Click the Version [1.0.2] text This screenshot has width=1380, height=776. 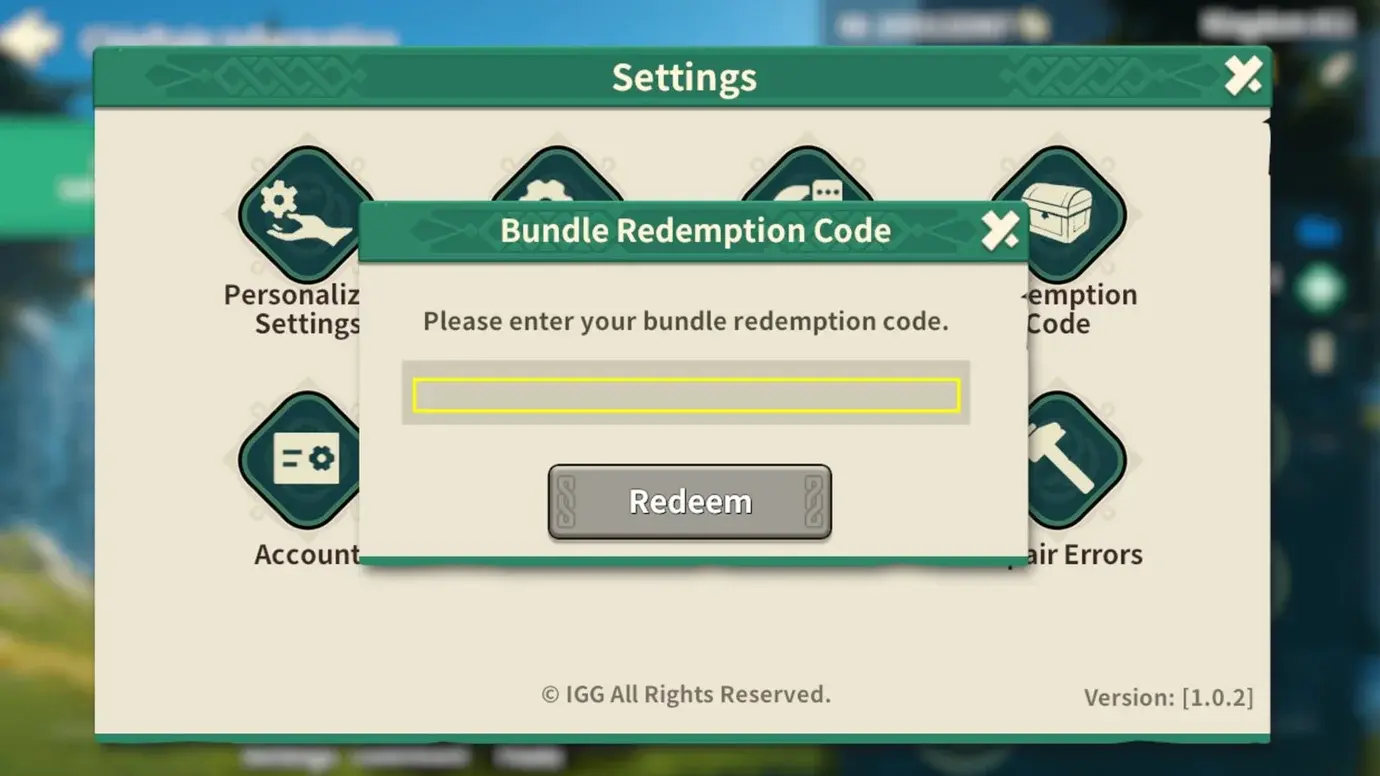click(1170, 698)
